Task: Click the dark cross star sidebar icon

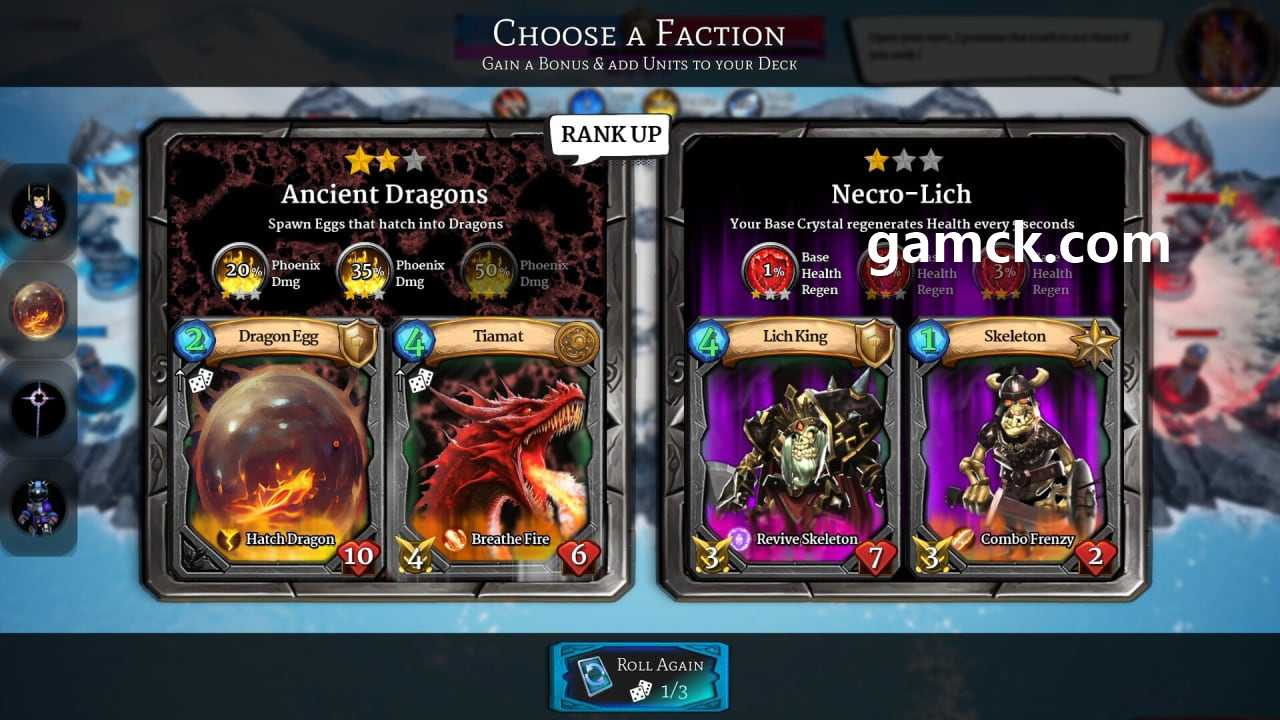Action: (x=39, y=408)
